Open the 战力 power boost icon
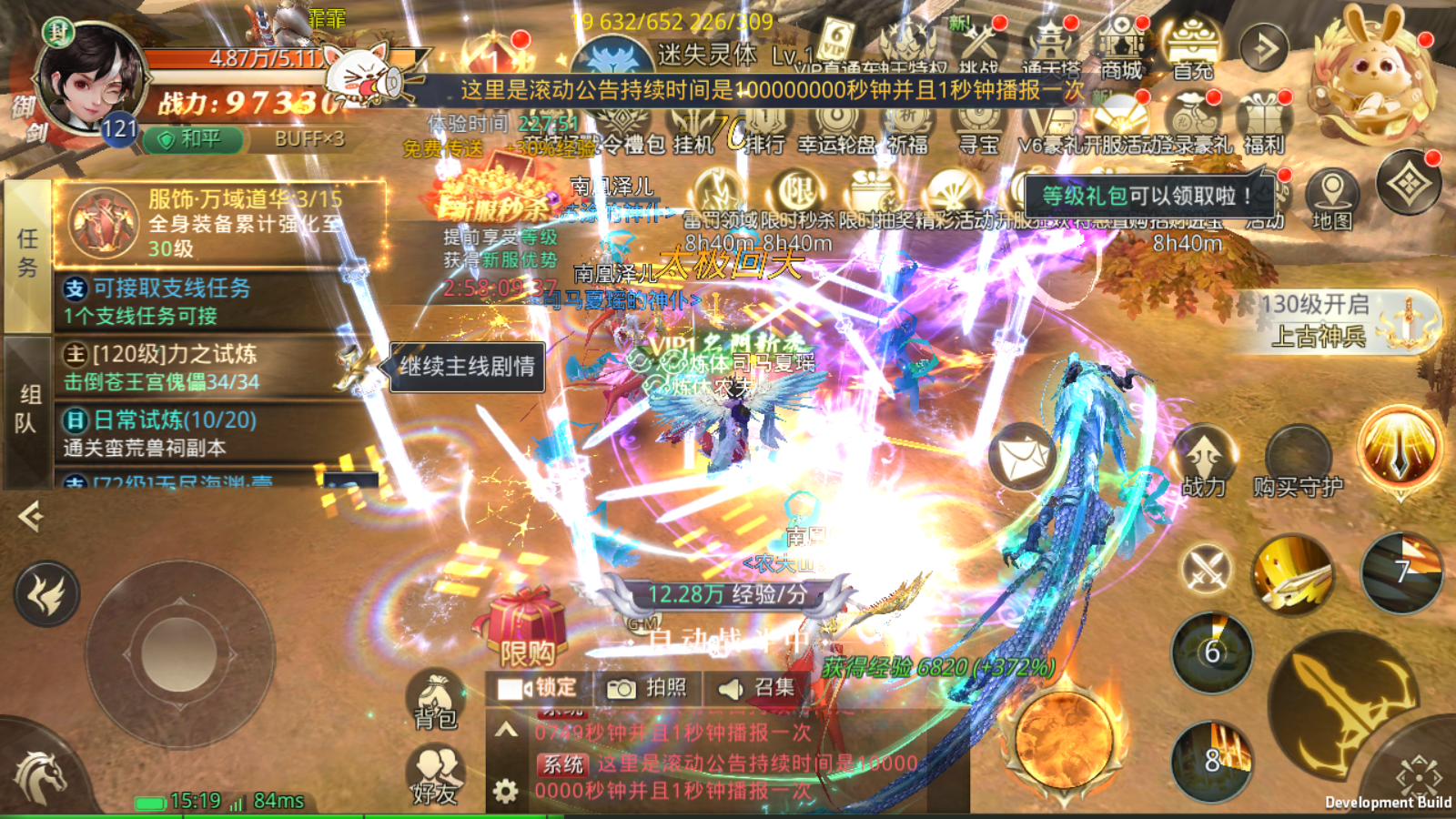Image resolution: width=1456 pixels, height=819 pixels. click(x=1204, y=461)
